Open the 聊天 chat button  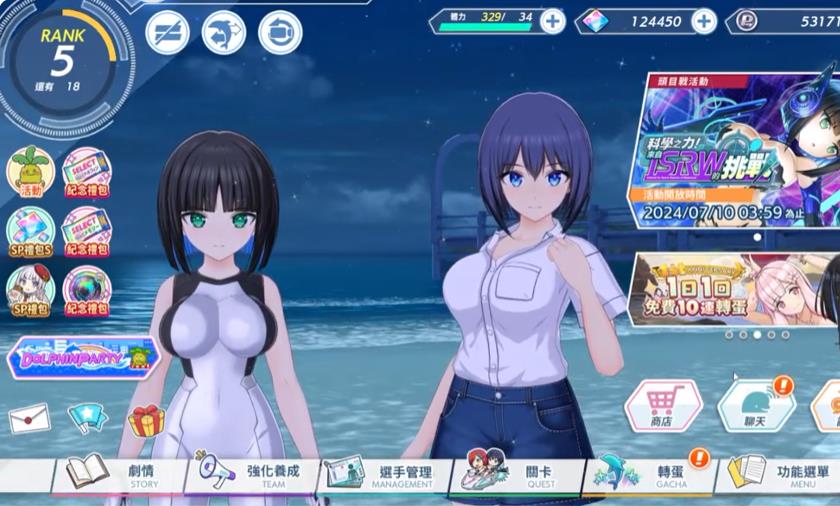click(x=755, y=406)
